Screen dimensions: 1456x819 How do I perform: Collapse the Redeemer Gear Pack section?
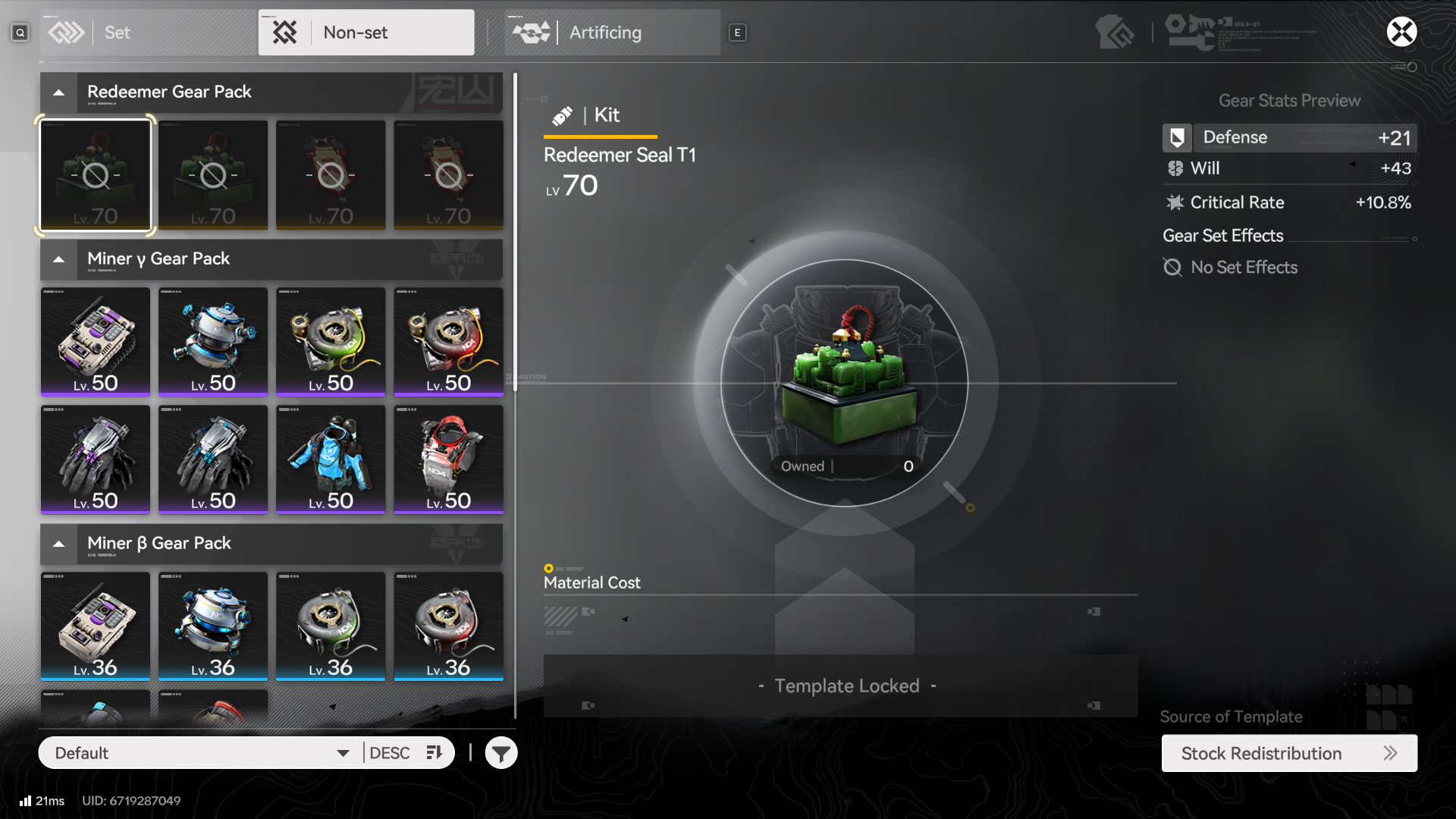(59, 93)
